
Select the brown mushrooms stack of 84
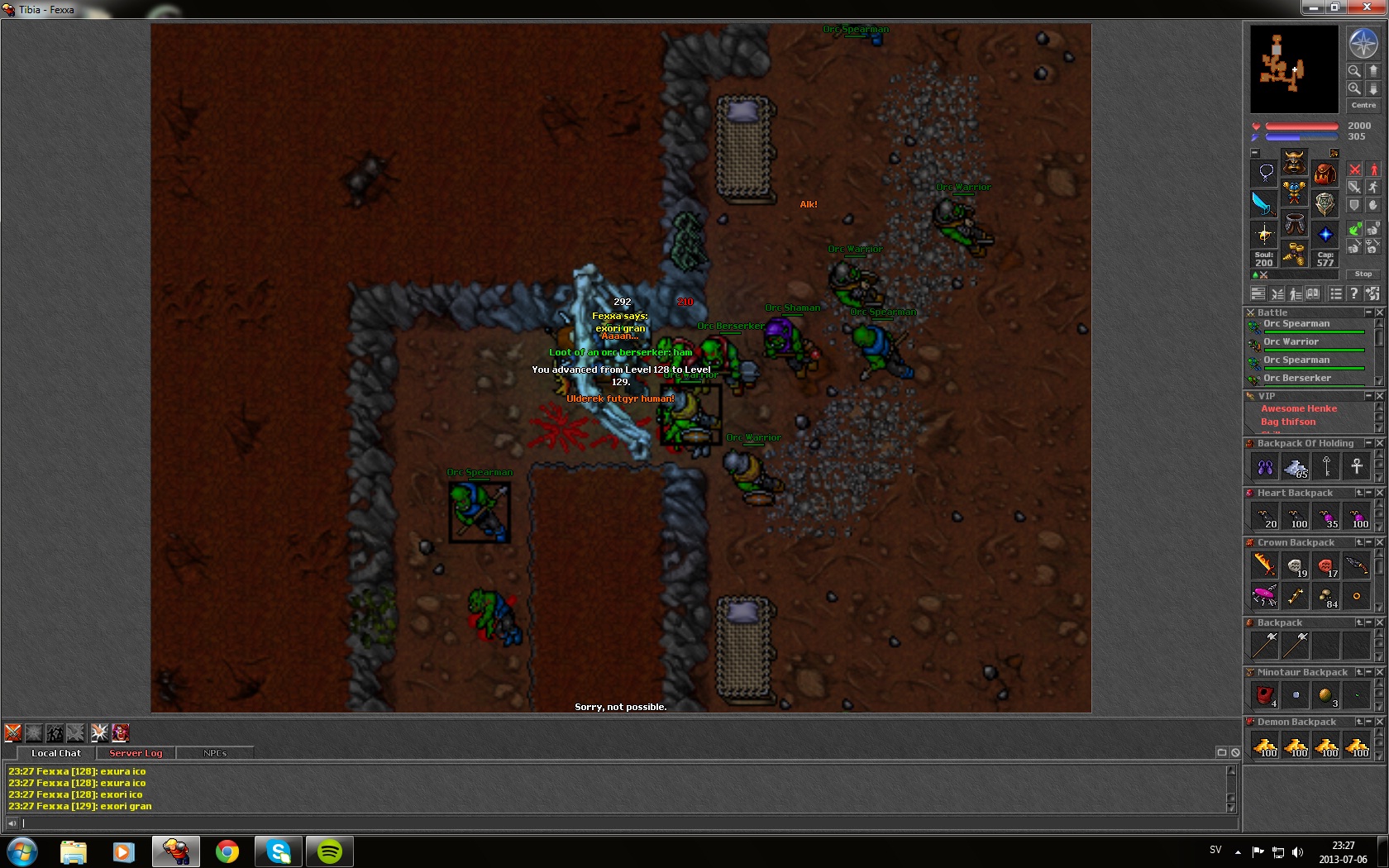1325,596
